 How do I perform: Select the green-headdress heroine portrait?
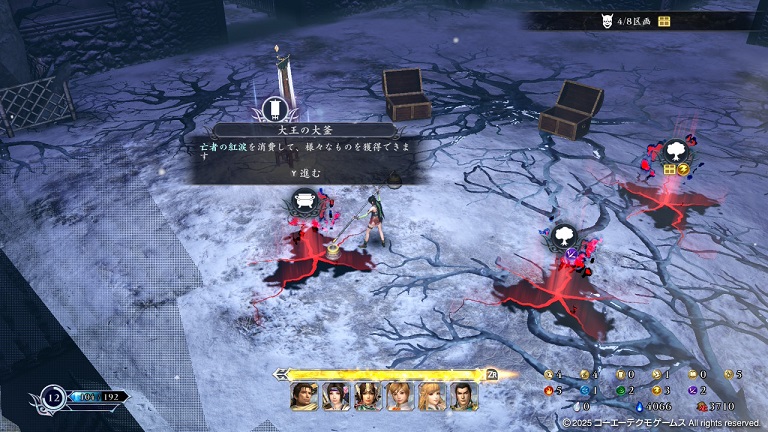[x=368, y=396]
